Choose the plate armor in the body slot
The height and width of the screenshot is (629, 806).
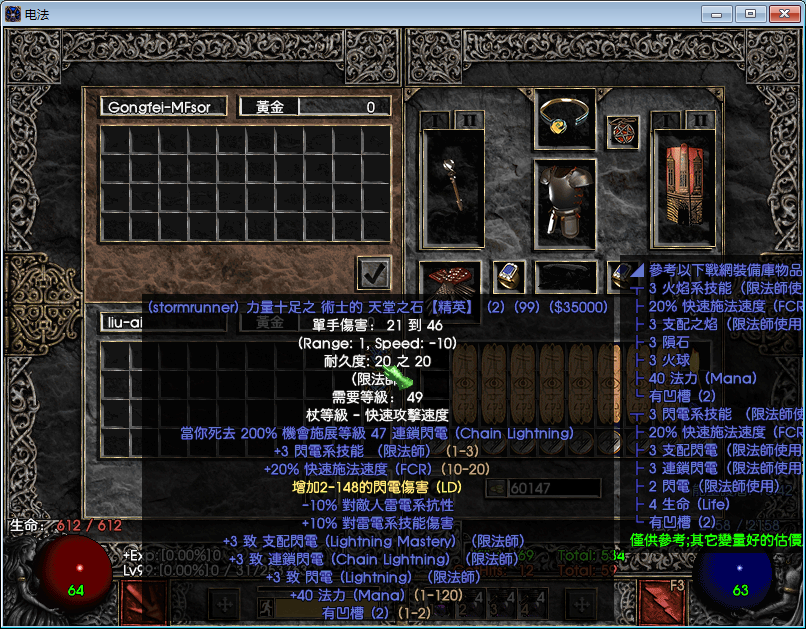pyautogui.click(x=566, y=201)
